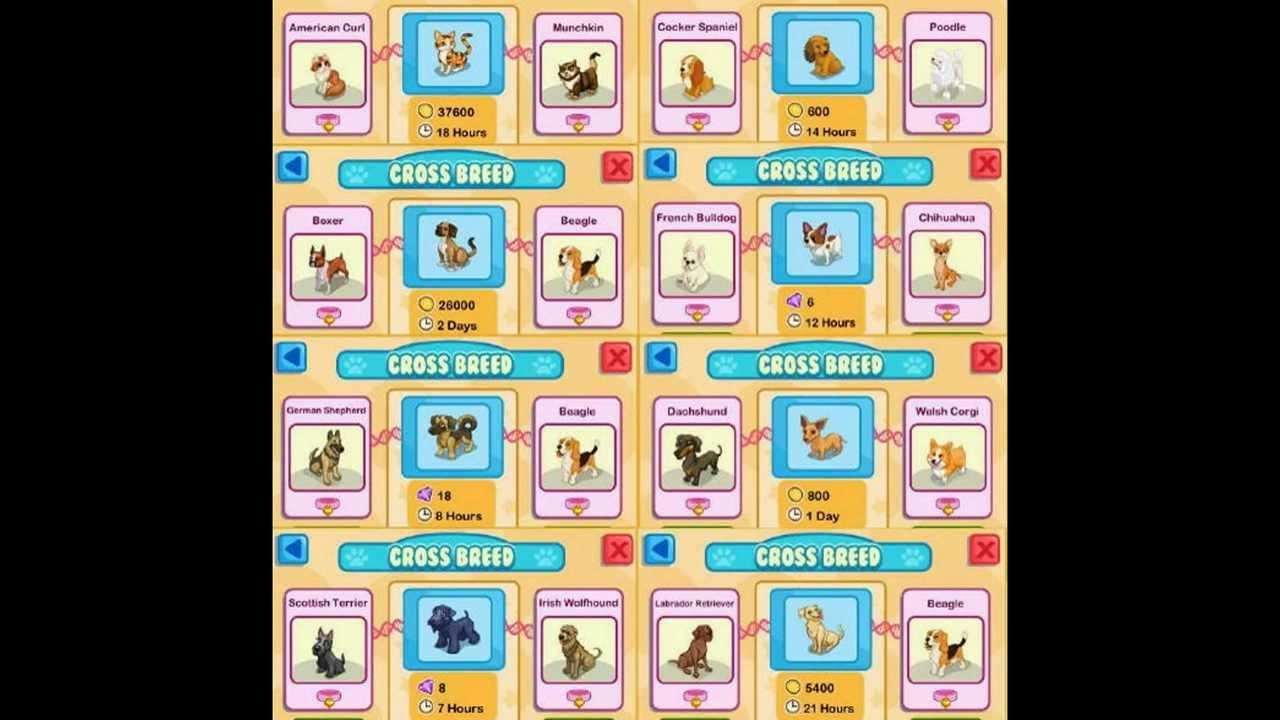
Task: Click the clock icon showing 1 Day timer
Action: (x=795, y=516)
